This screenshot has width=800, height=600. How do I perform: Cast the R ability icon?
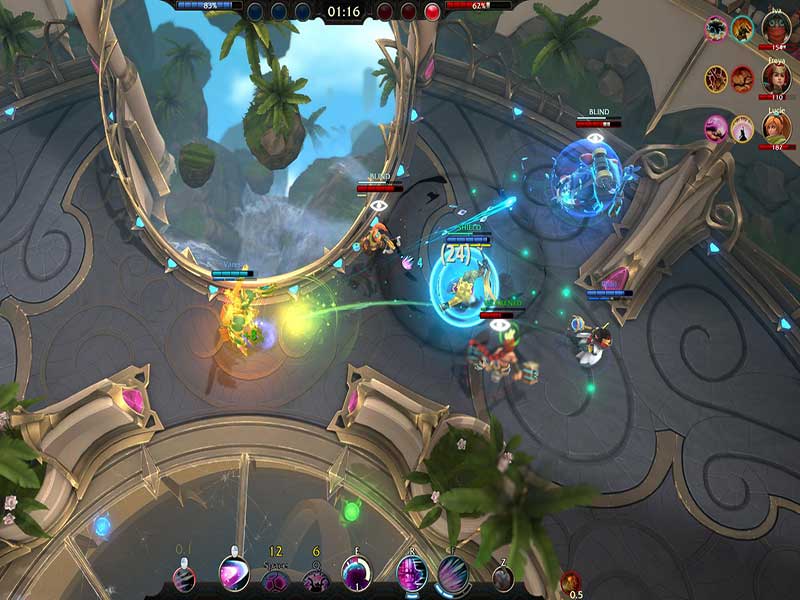(x=411, y=574)
